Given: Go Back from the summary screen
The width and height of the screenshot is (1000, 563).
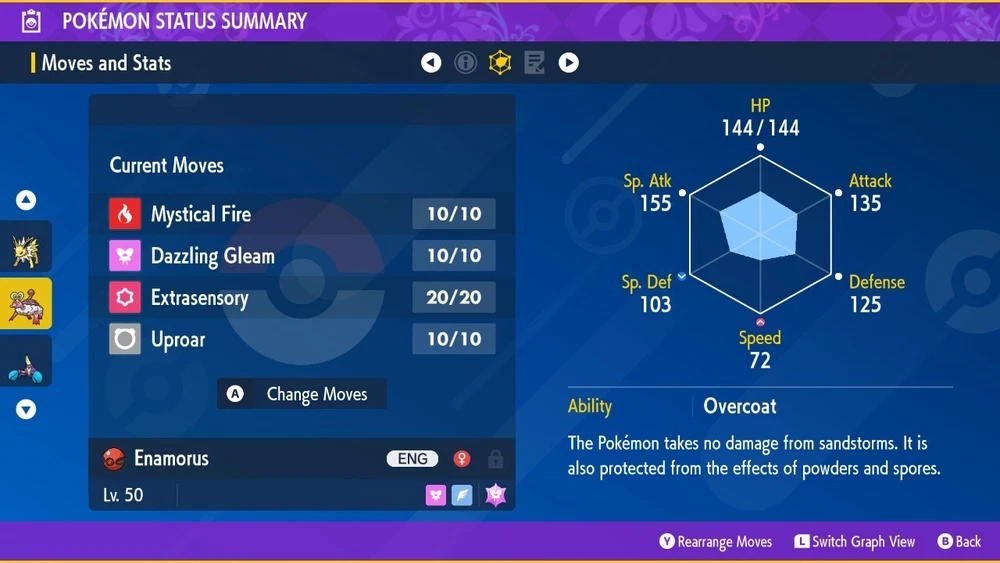Looking at the screenshot, I should [959, 541].
